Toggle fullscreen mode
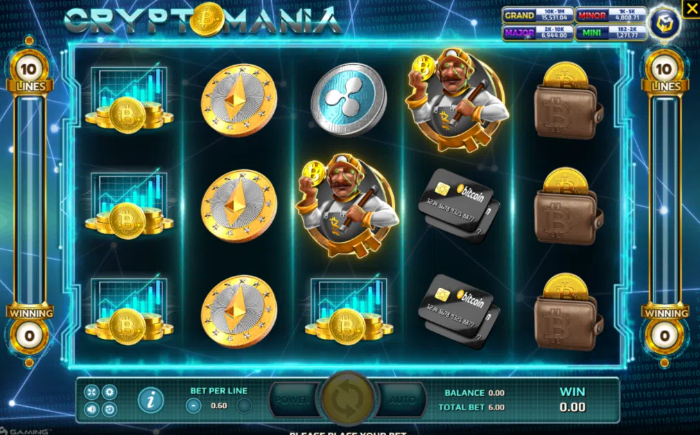The width and height of the screenshot is (700, 435). pyautogui.click(x=92, y=392)
